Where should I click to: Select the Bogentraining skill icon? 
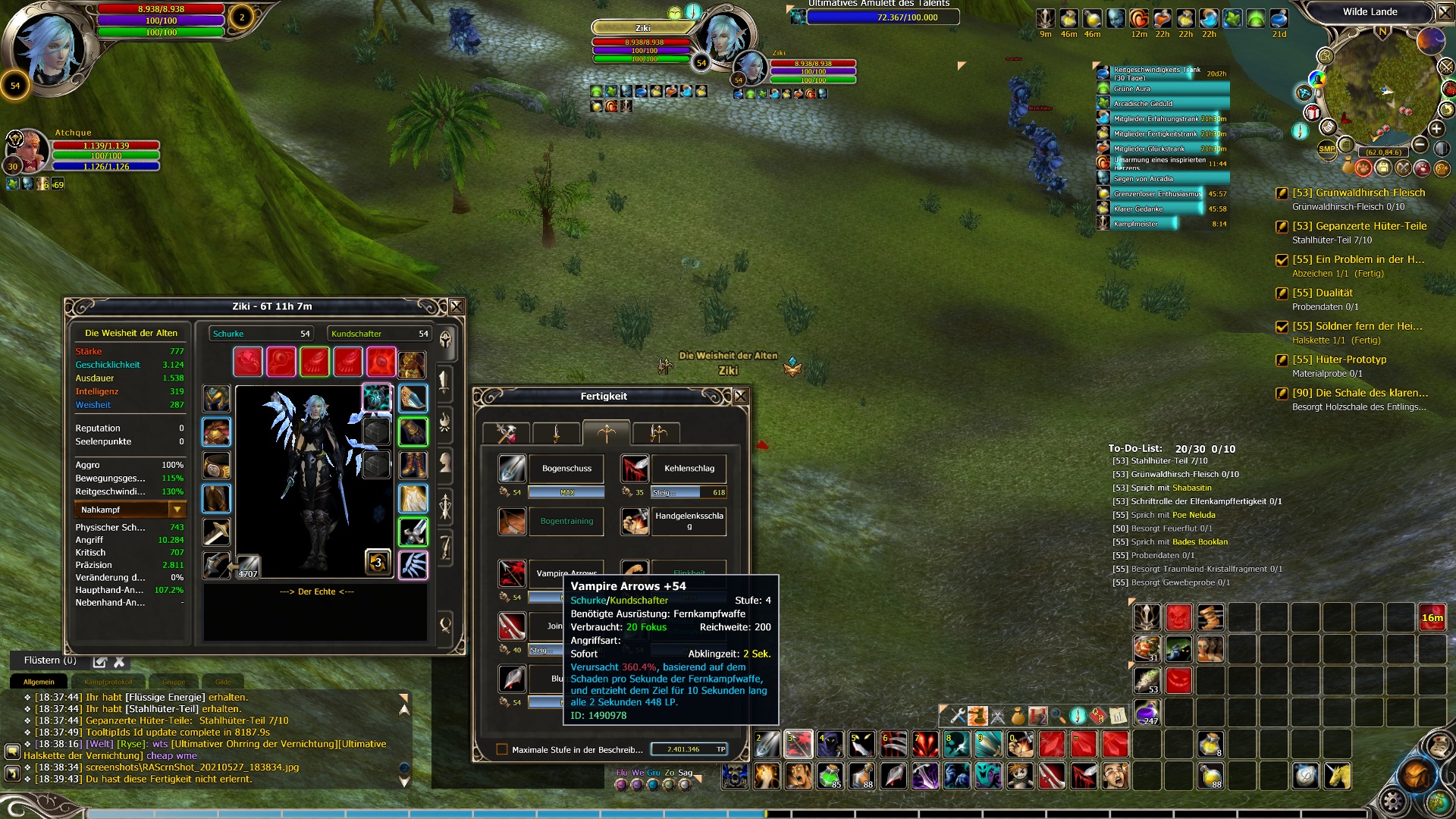point(512,521)
